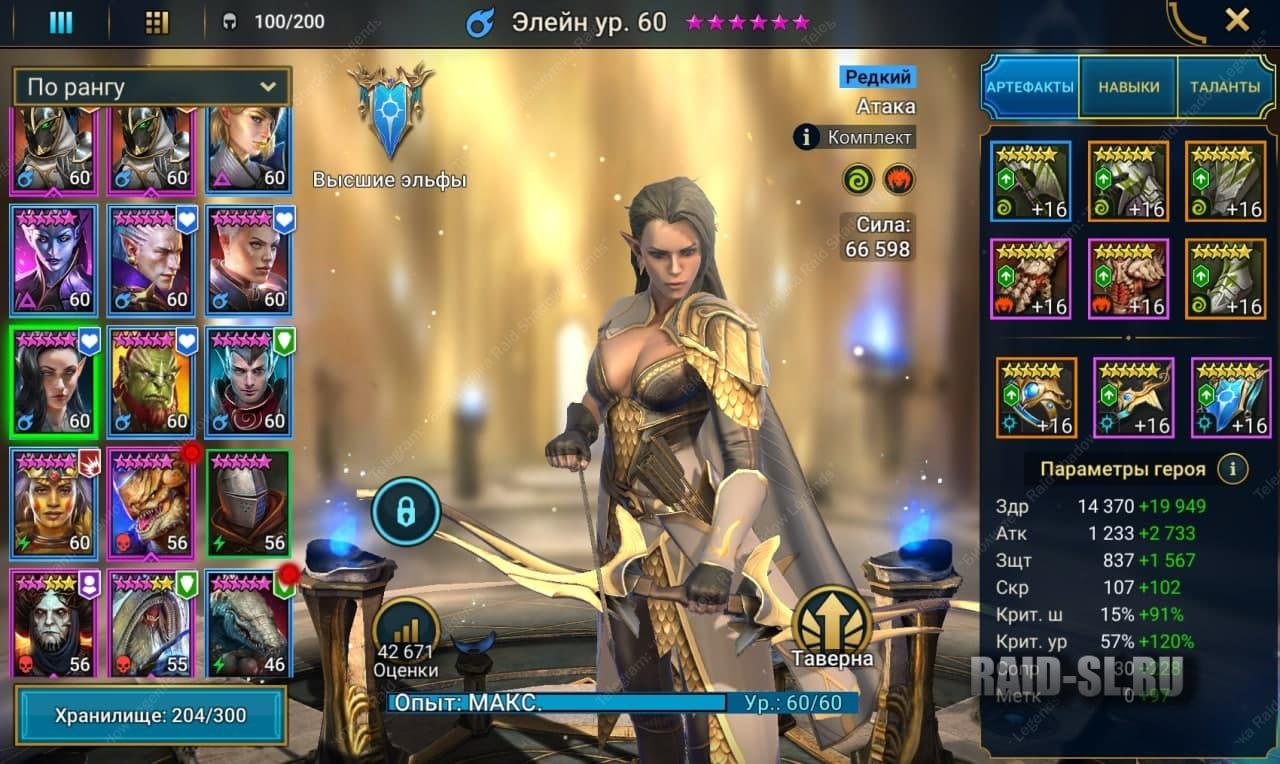Screen dimensions: 1280x764
Task: Select the blue banner accessory slot
Action: click(1231, 397)
